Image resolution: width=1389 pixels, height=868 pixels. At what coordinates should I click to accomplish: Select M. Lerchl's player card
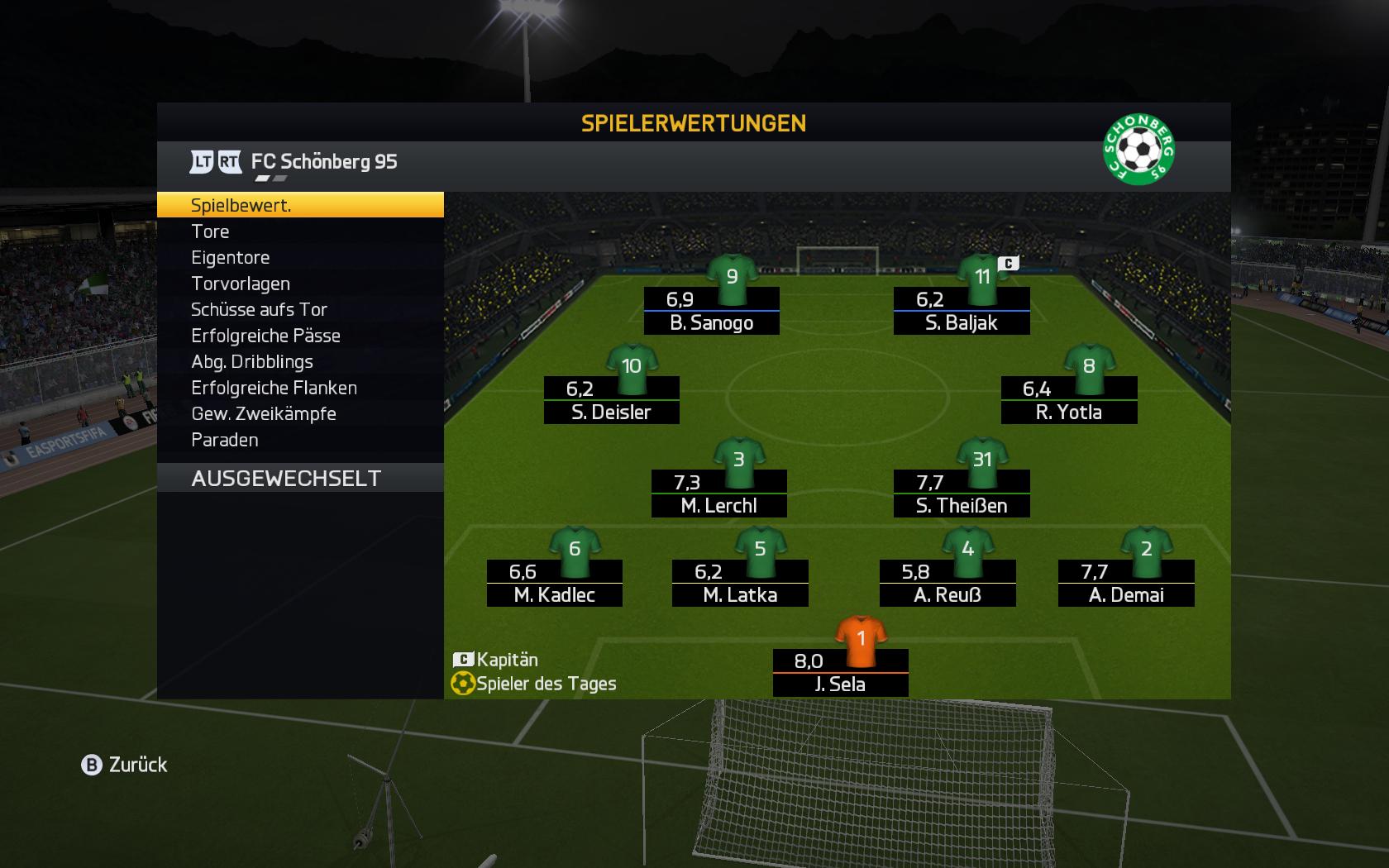[718, 494]
